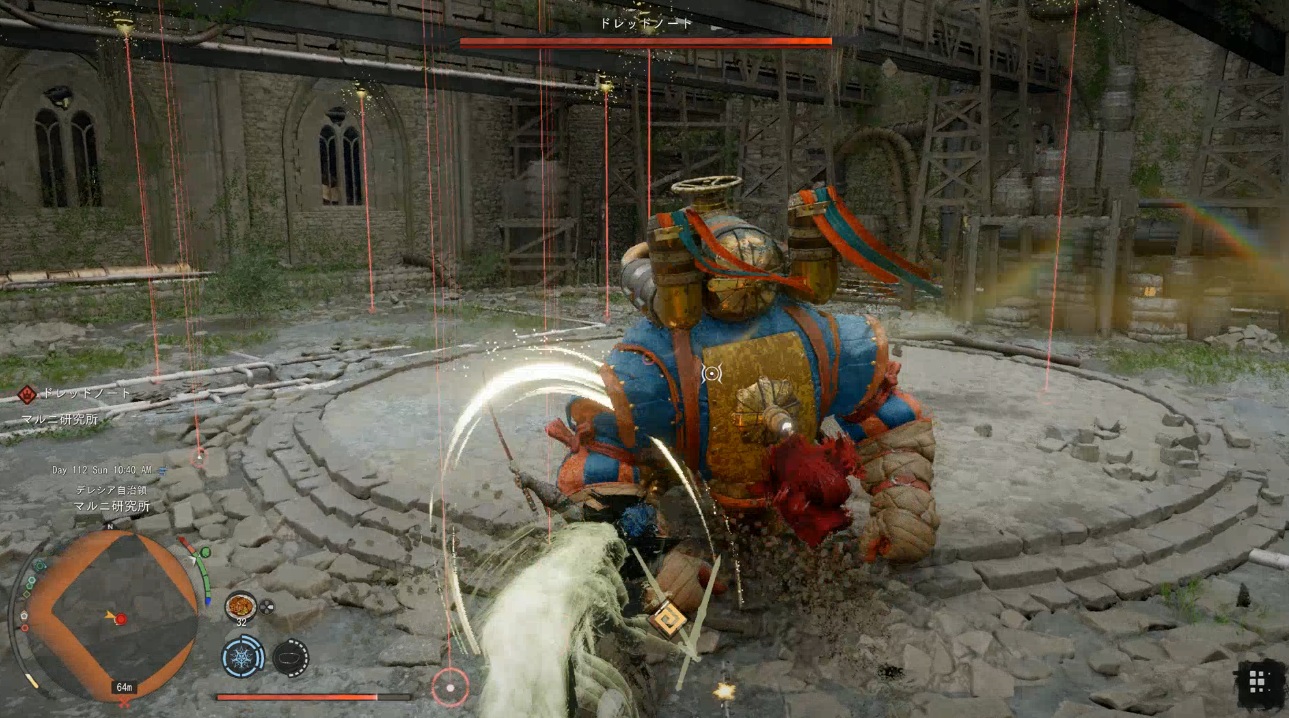Activate the blue snowflake skill icon

(x=242, y=656)
